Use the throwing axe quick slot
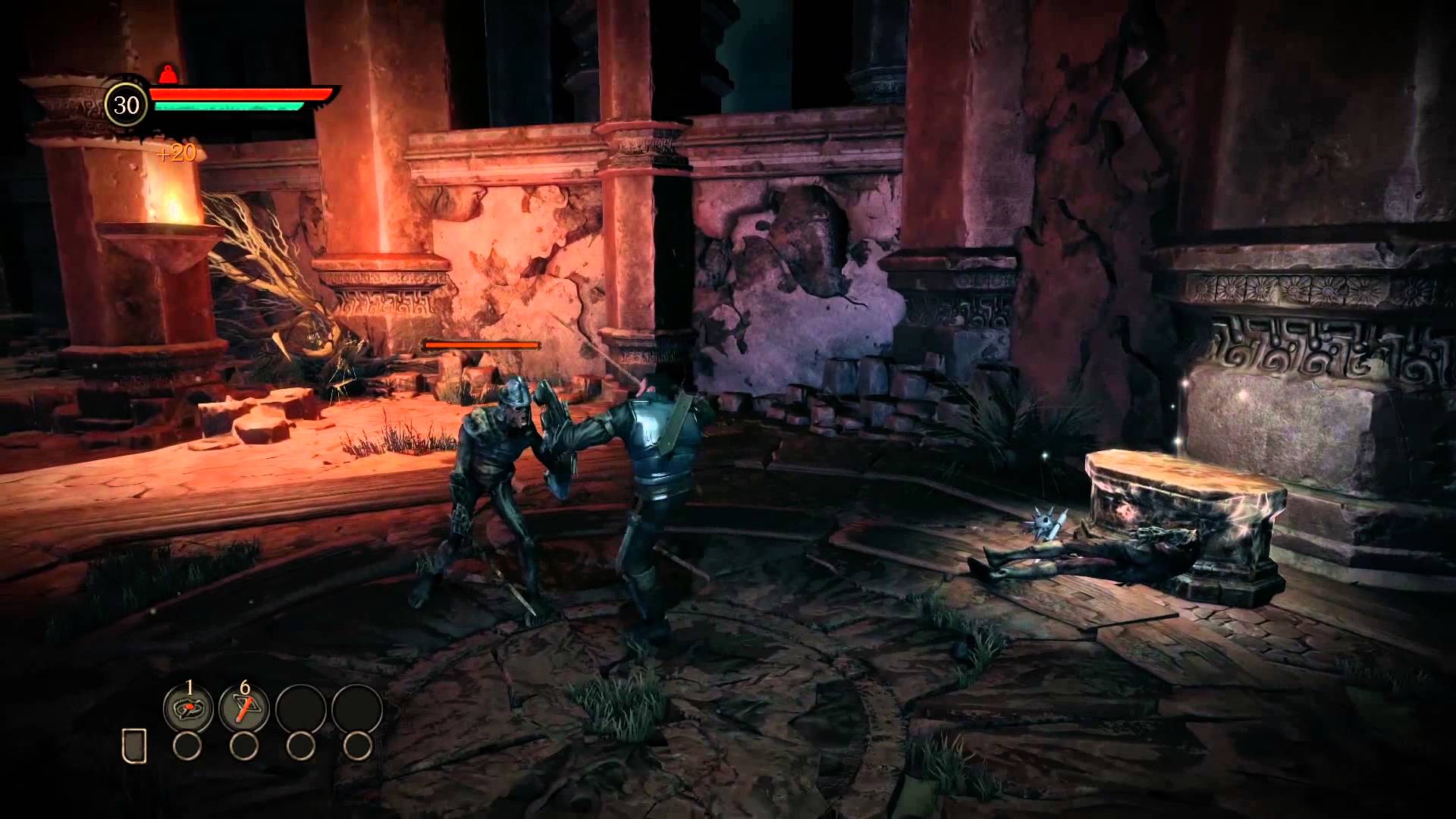The height and width of the screenshot is (819, 1456). tap(243, 709)
